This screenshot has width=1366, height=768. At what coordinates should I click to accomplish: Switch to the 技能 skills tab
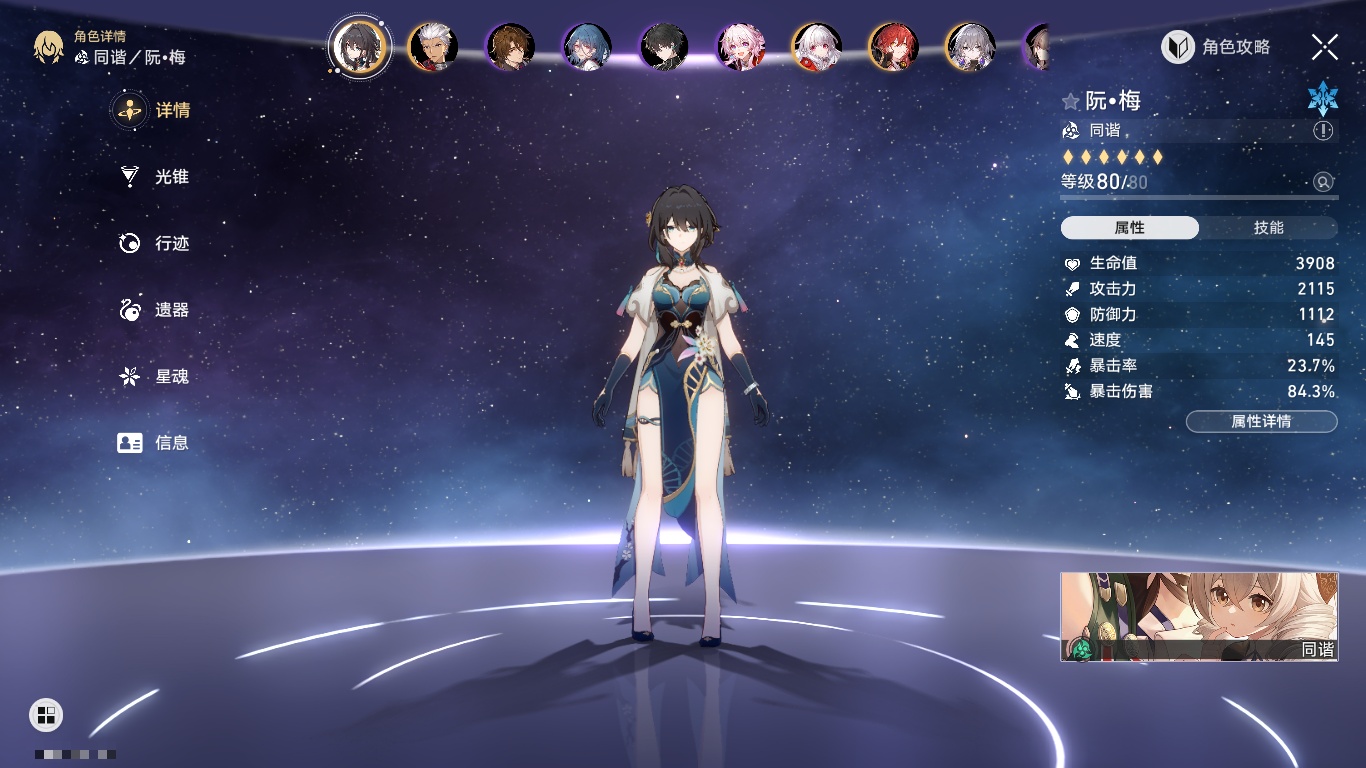click(1268, 228)
